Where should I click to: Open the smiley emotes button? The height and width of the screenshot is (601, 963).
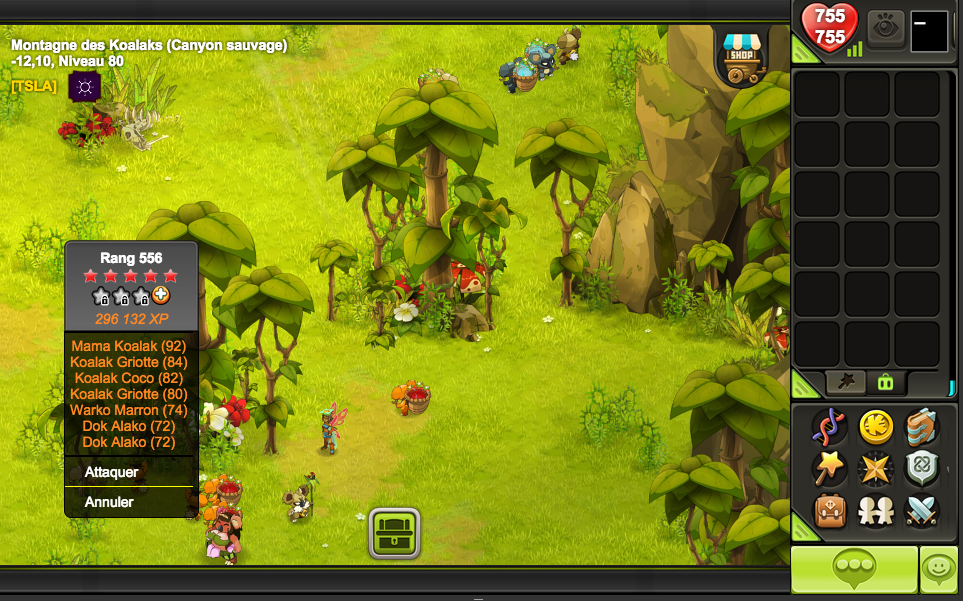939,569
